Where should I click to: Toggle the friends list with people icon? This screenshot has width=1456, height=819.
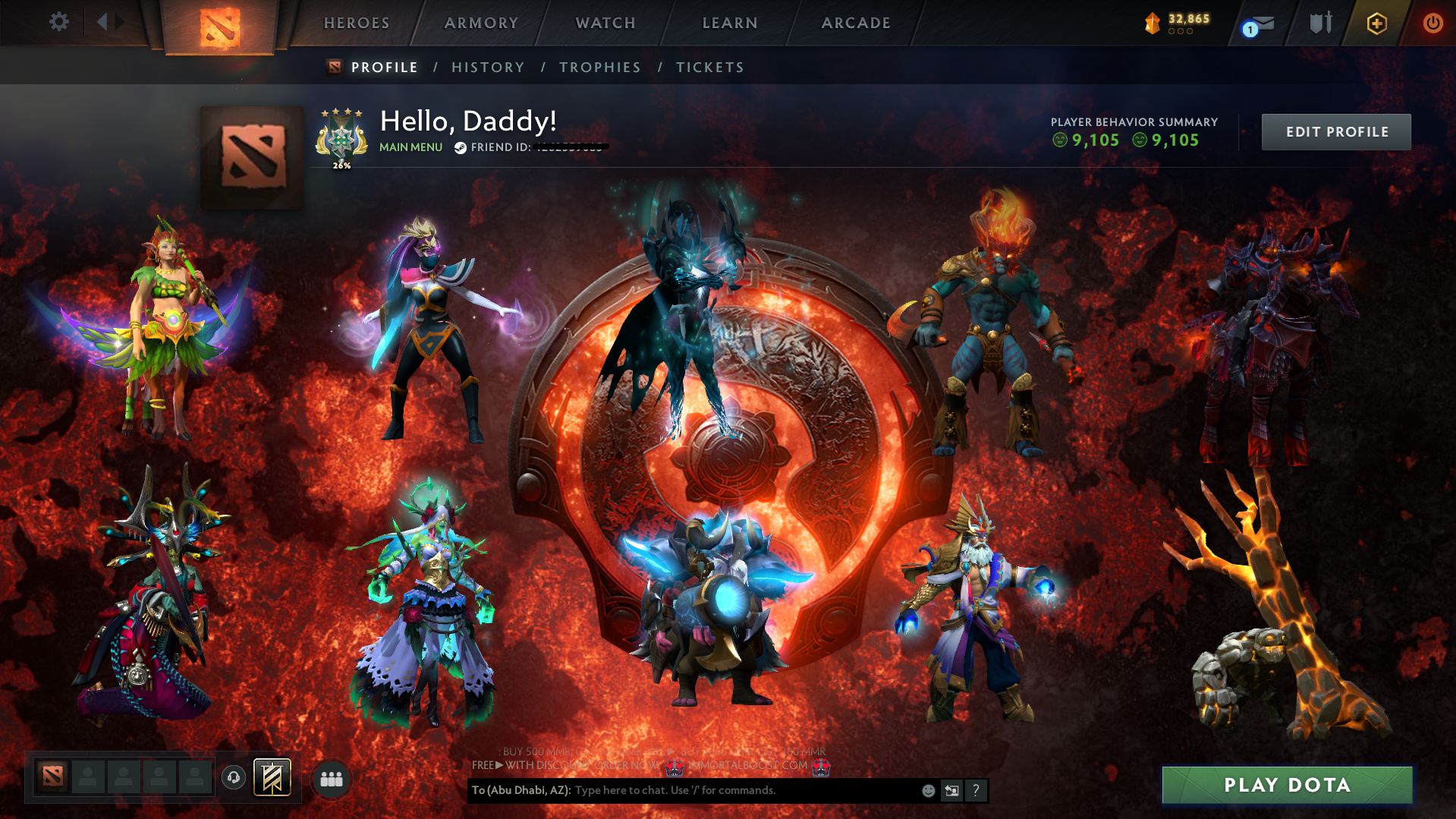click(330, 777)
